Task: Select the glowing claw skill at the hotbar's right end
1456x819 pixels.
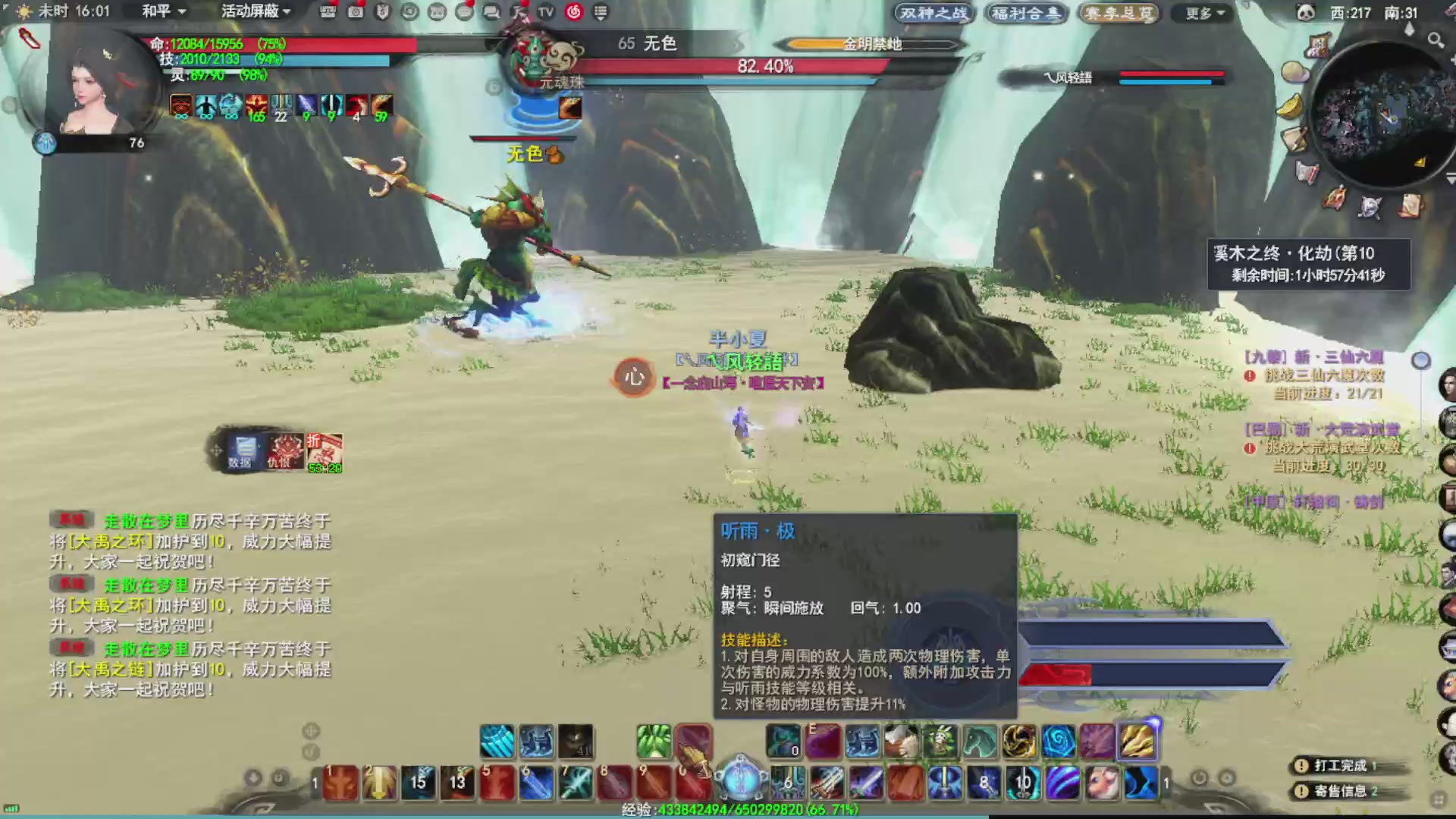Action: [x=1137, y=742]
